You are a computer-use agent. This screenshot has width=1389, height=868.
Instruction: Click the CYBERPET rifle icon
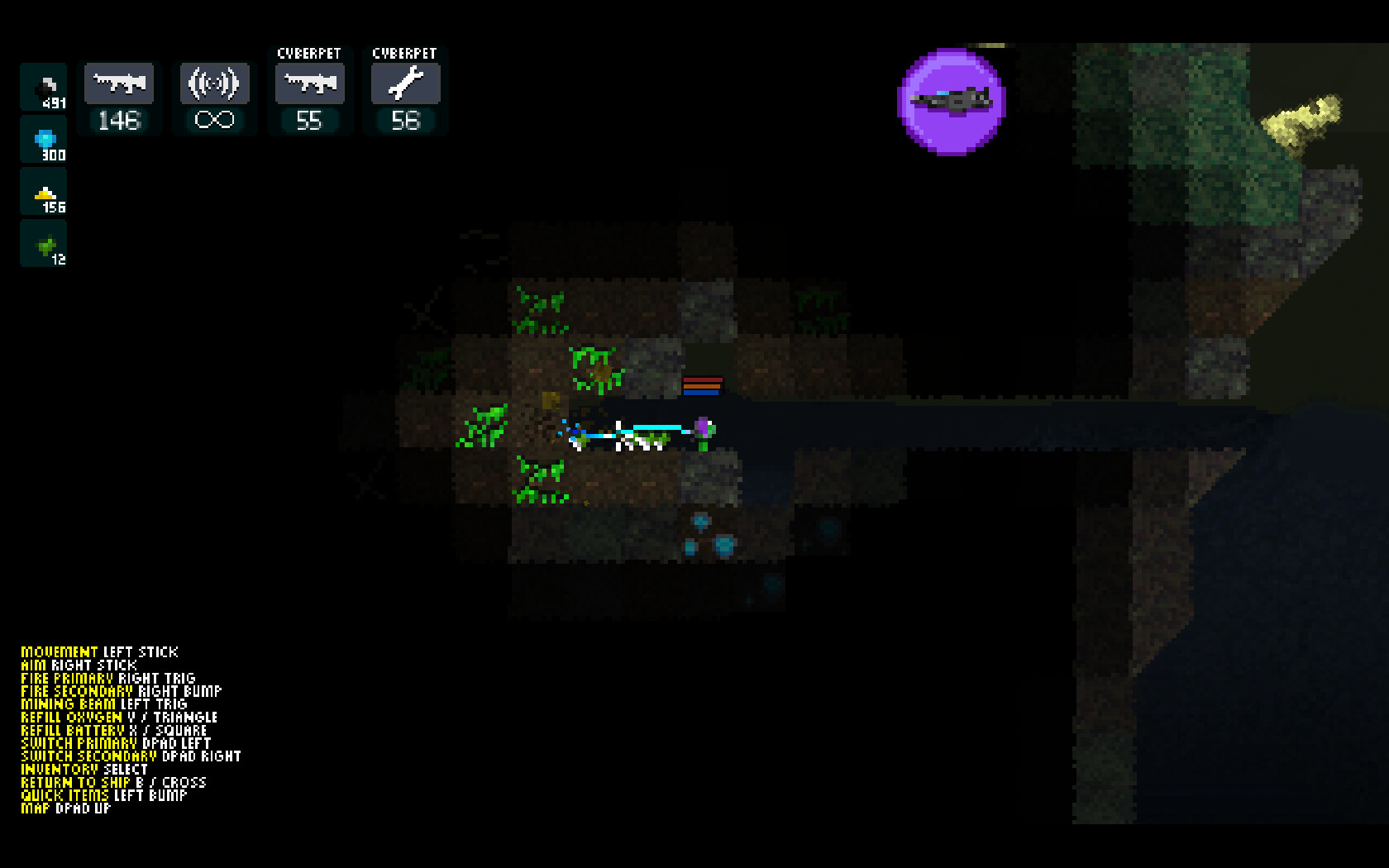309,83
